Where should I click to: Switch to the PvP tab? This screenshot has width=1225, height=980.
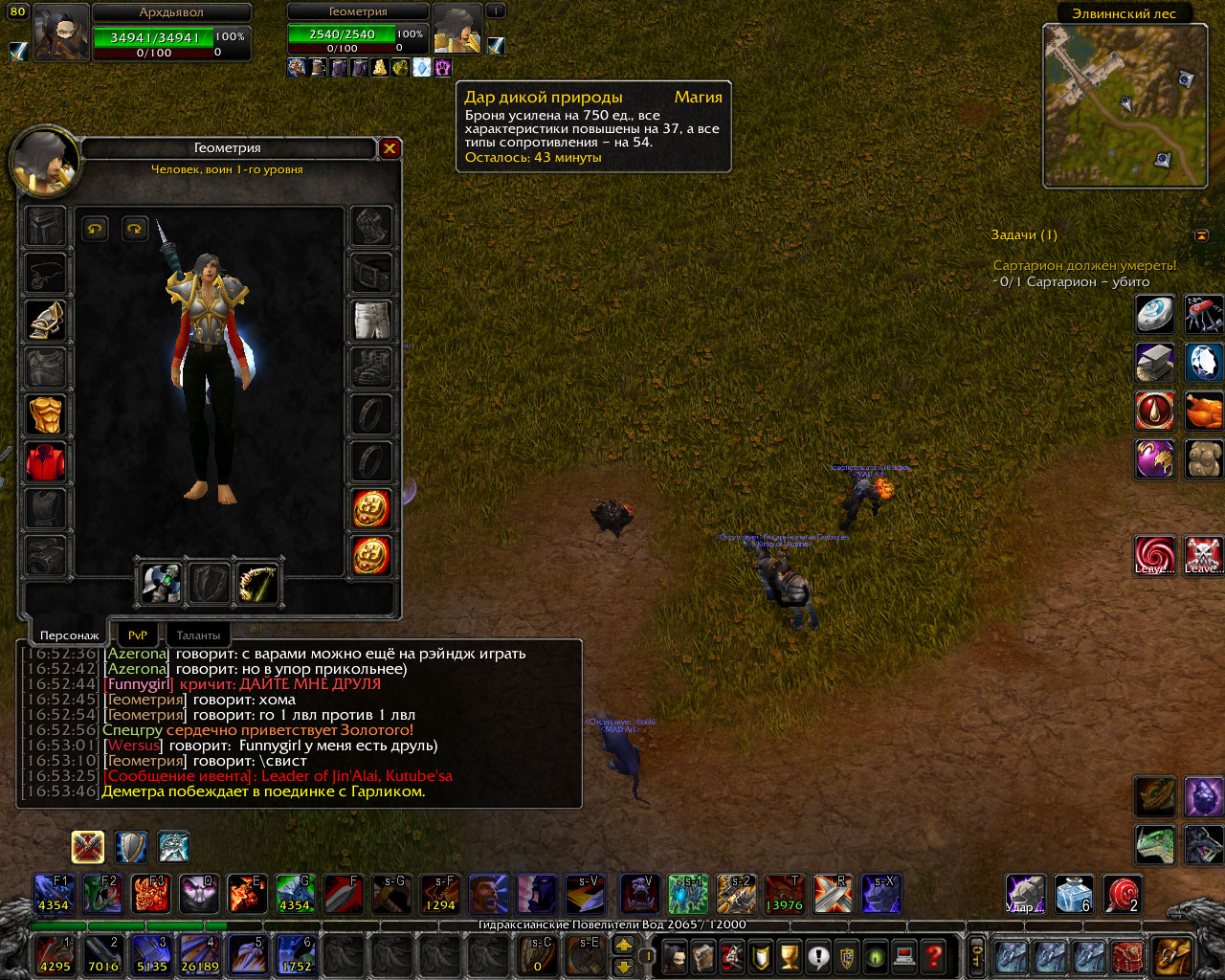click(x=138, y=635)
